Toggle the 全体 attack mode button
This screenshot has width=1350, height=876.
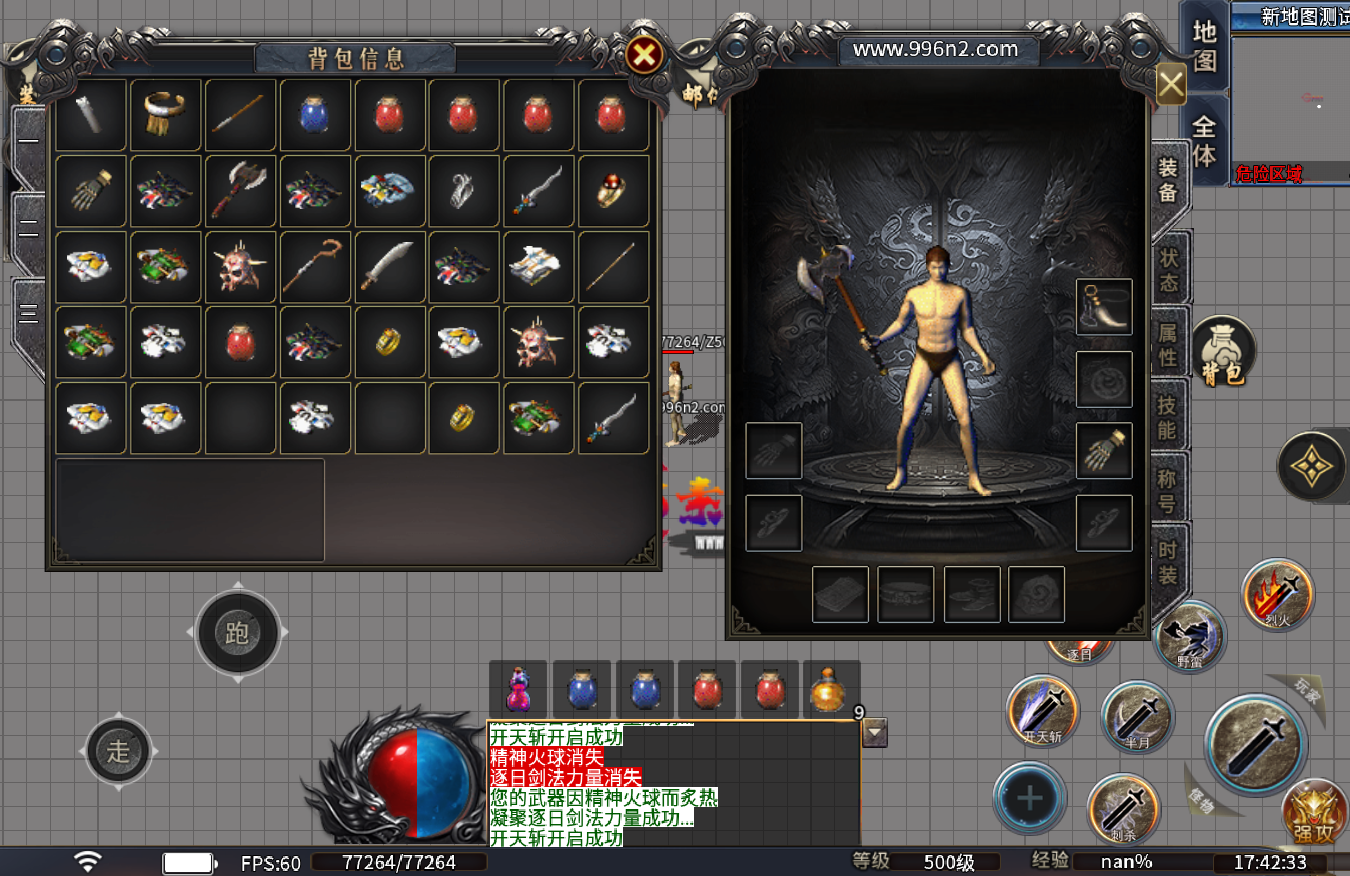pyautogui.click(x=1205, y=141)
